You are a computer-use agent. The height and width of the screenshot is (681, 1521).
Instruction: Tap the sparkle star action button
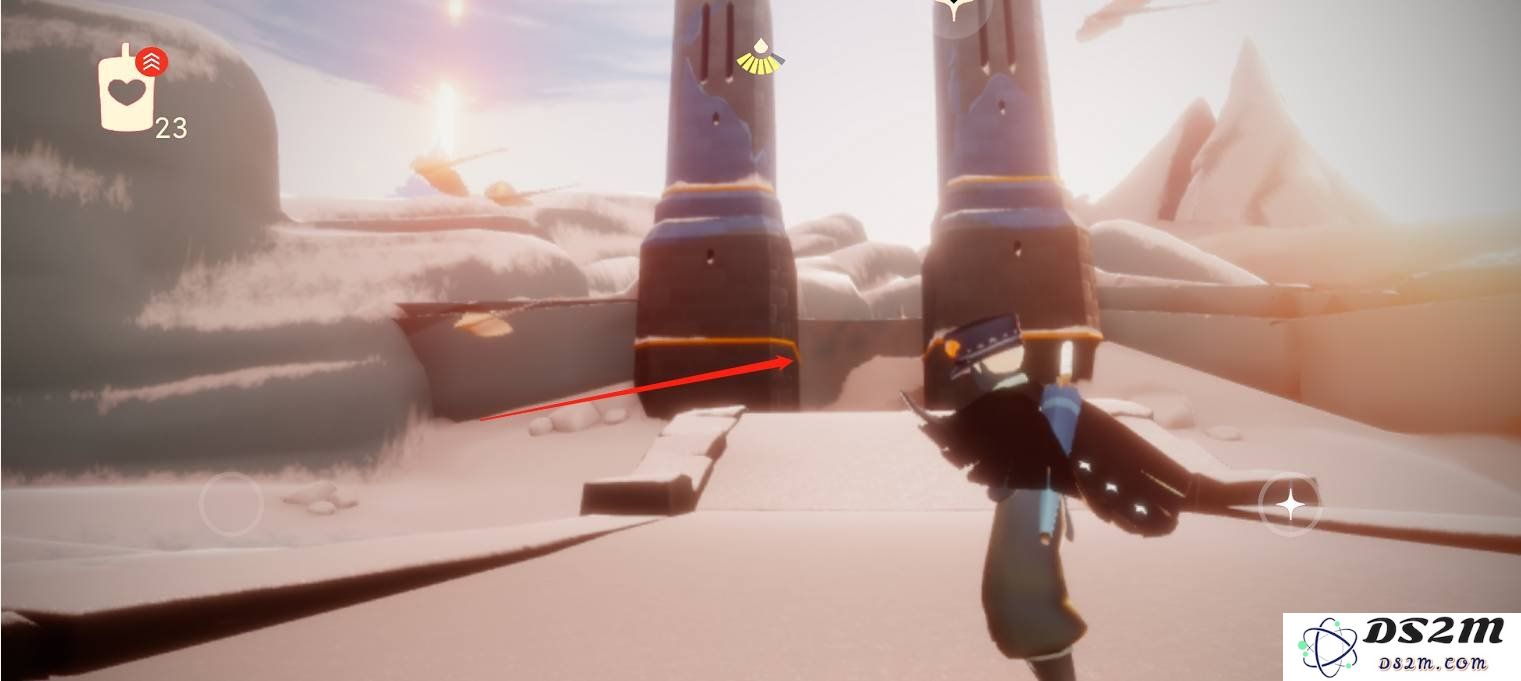[x=1289, y=506]
